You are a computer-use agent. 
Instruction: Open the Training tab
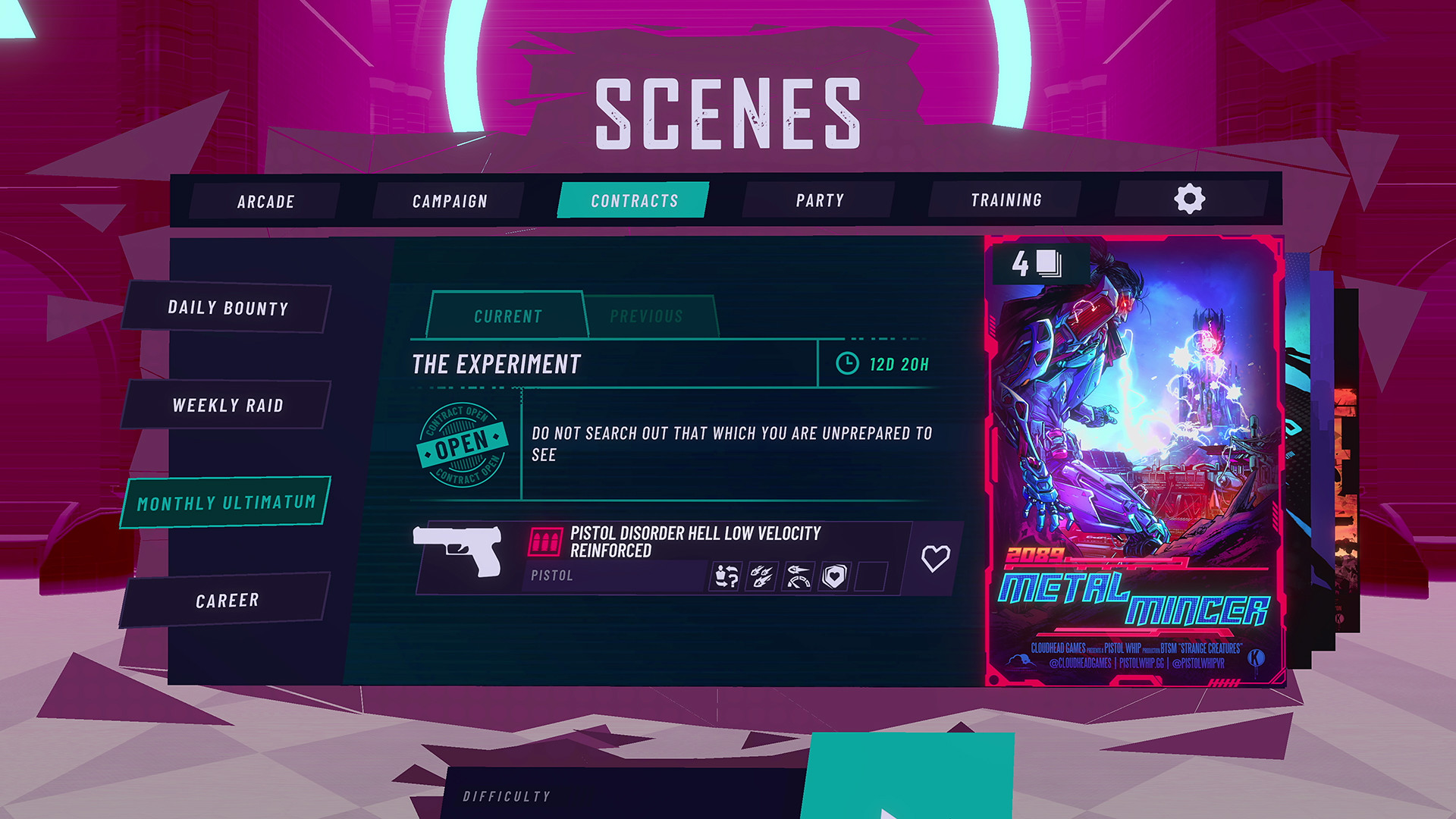1006,200
